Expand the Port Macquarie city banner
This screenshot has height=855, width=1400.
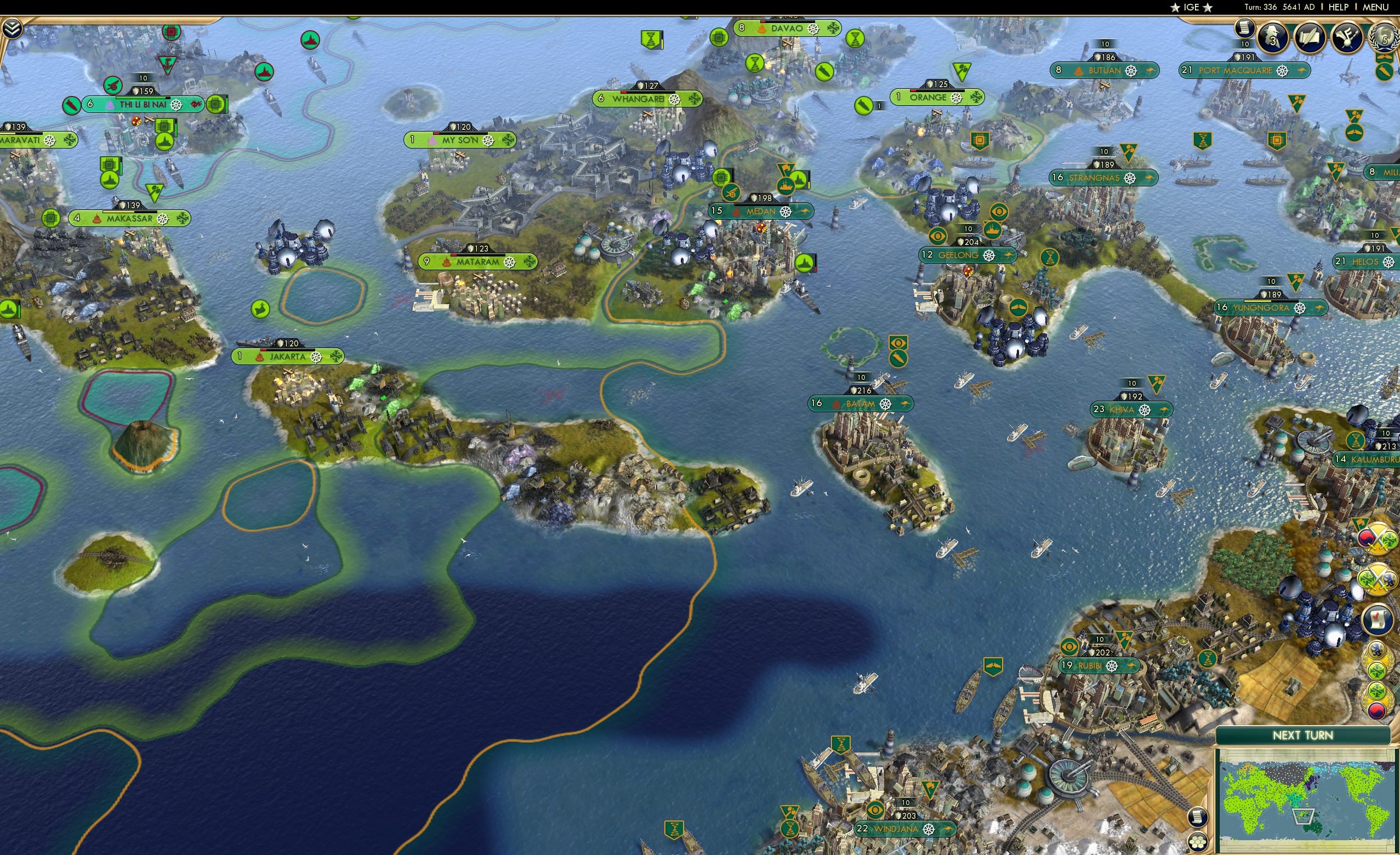pyautogui.click(x=1236, y=71)
